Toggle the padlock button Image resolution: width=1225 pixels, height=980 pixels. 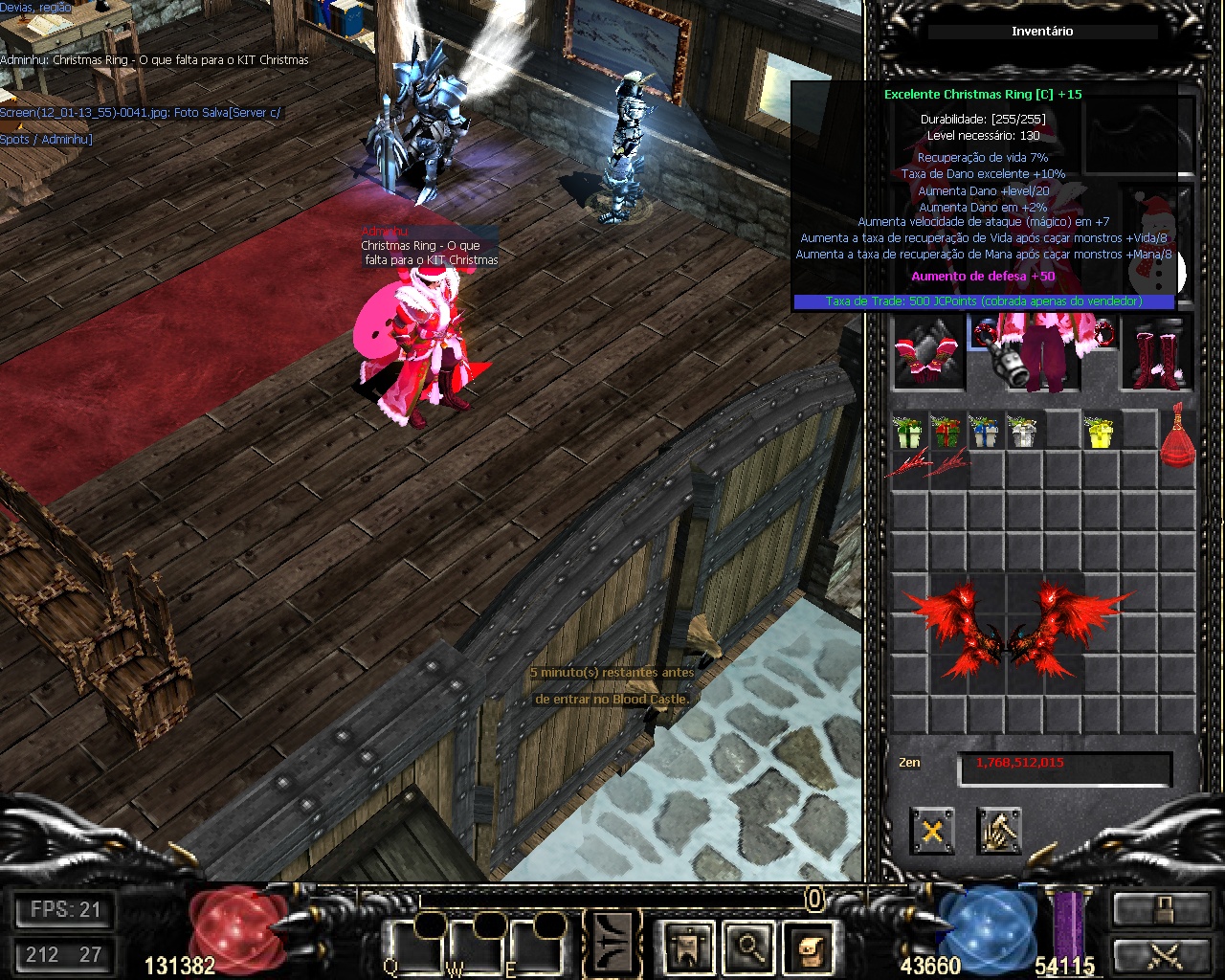[x=1162, y=908]
